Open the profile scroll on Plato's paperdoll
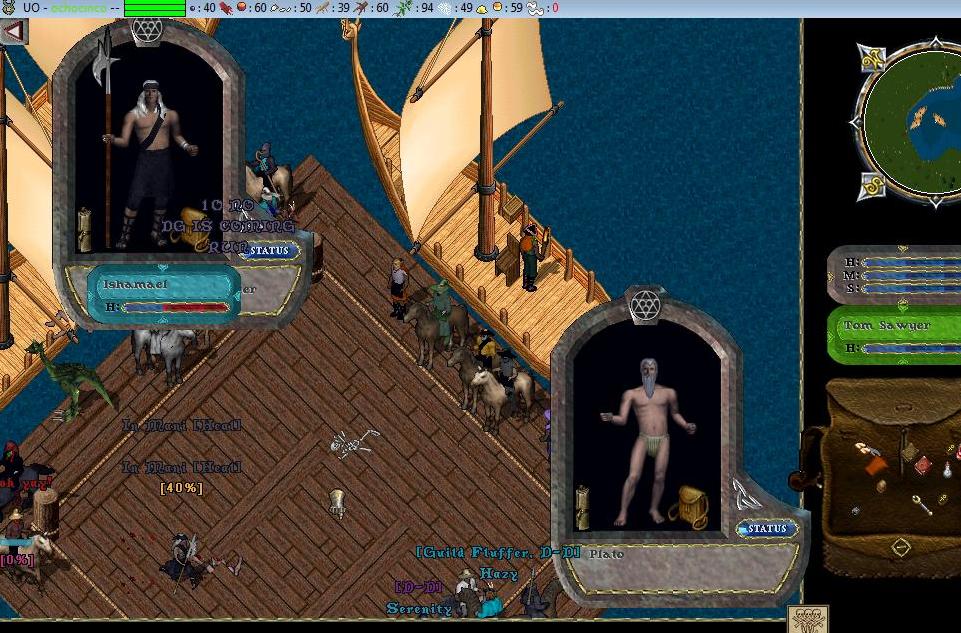 coord(582,507)
